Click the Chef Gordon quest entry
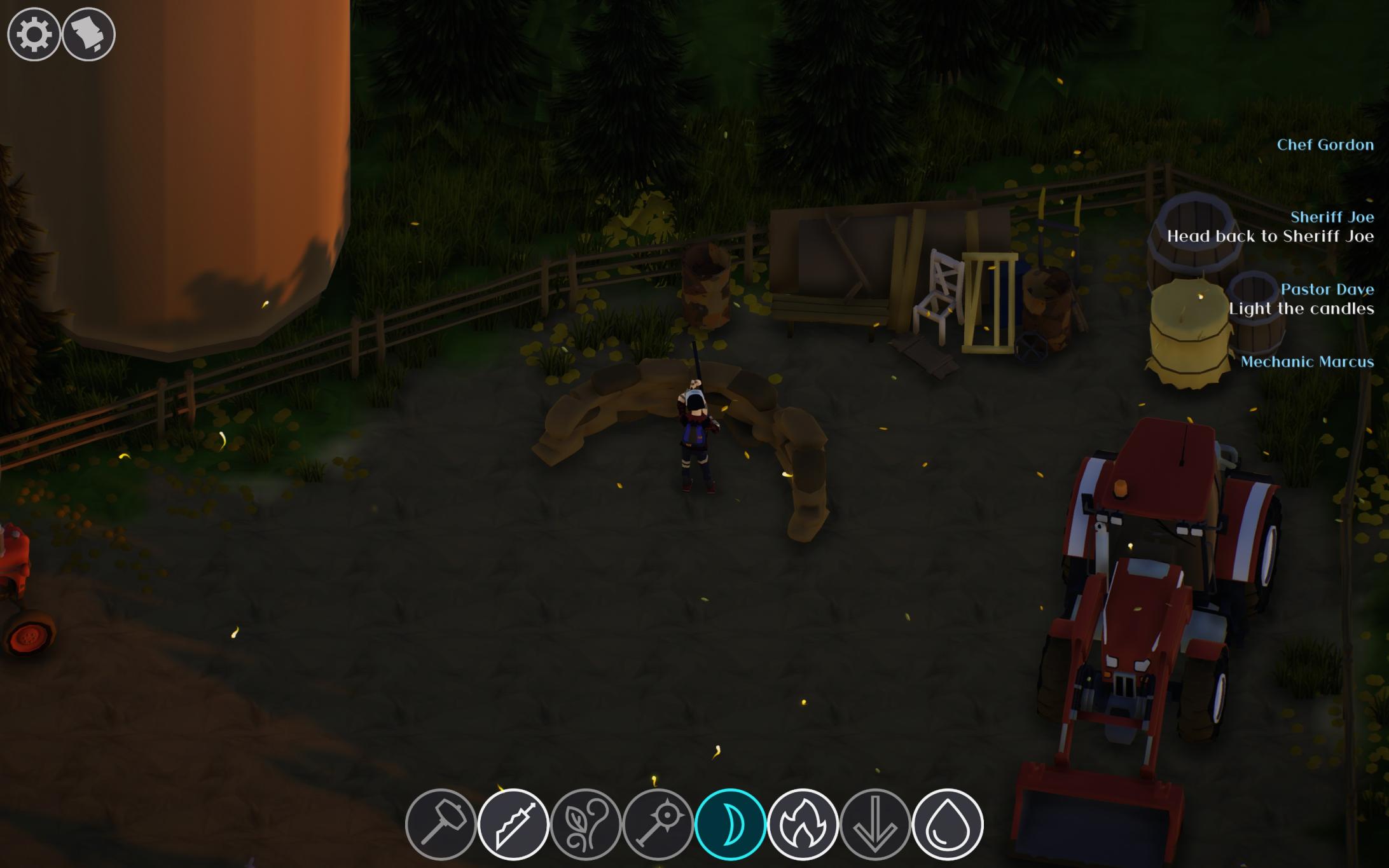Viewport: 1389px width, 868px height. 1325,145
